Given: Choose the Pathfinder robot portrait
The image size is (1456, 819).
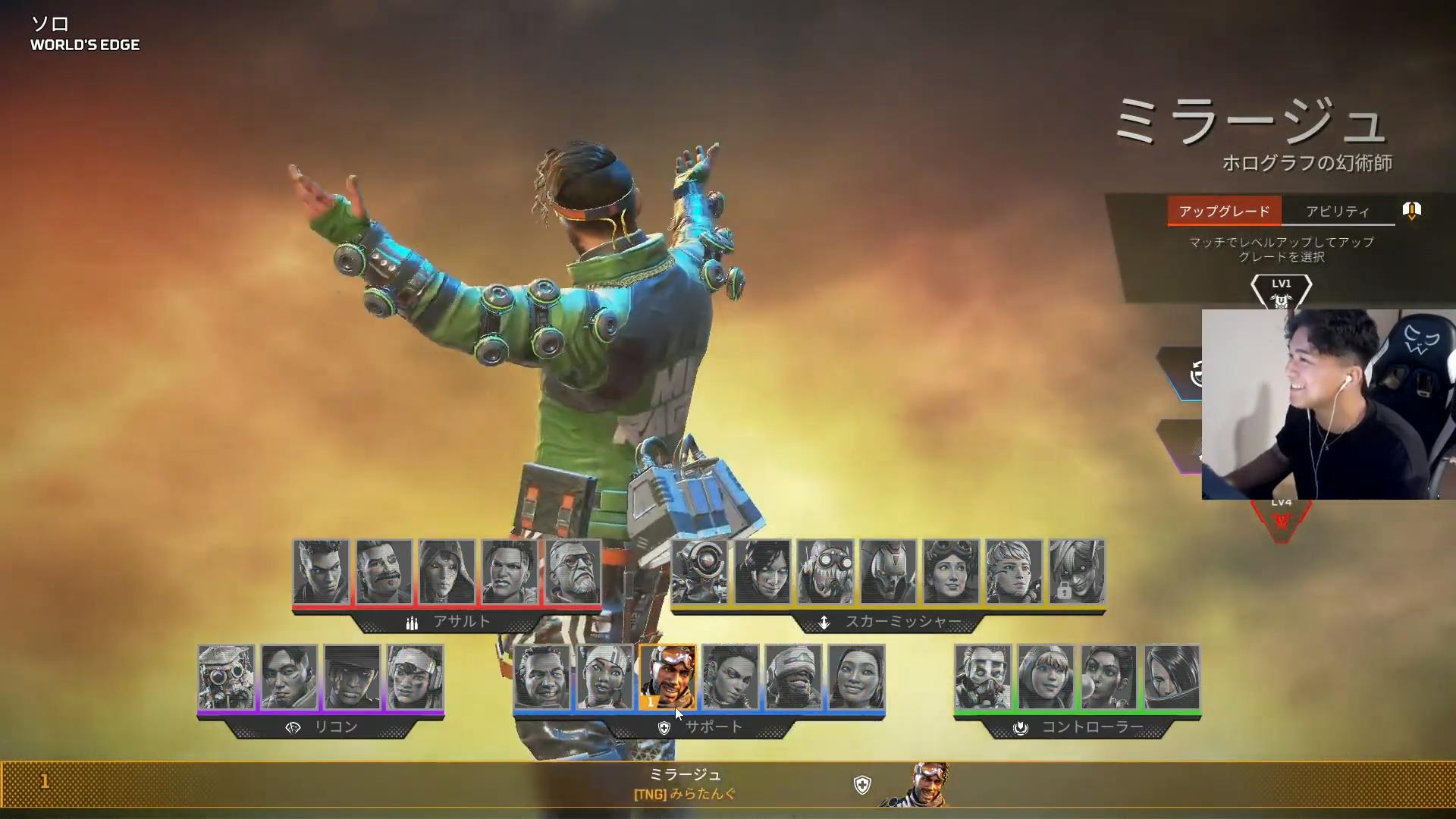Looking at the screenshot, I should 699,572.
